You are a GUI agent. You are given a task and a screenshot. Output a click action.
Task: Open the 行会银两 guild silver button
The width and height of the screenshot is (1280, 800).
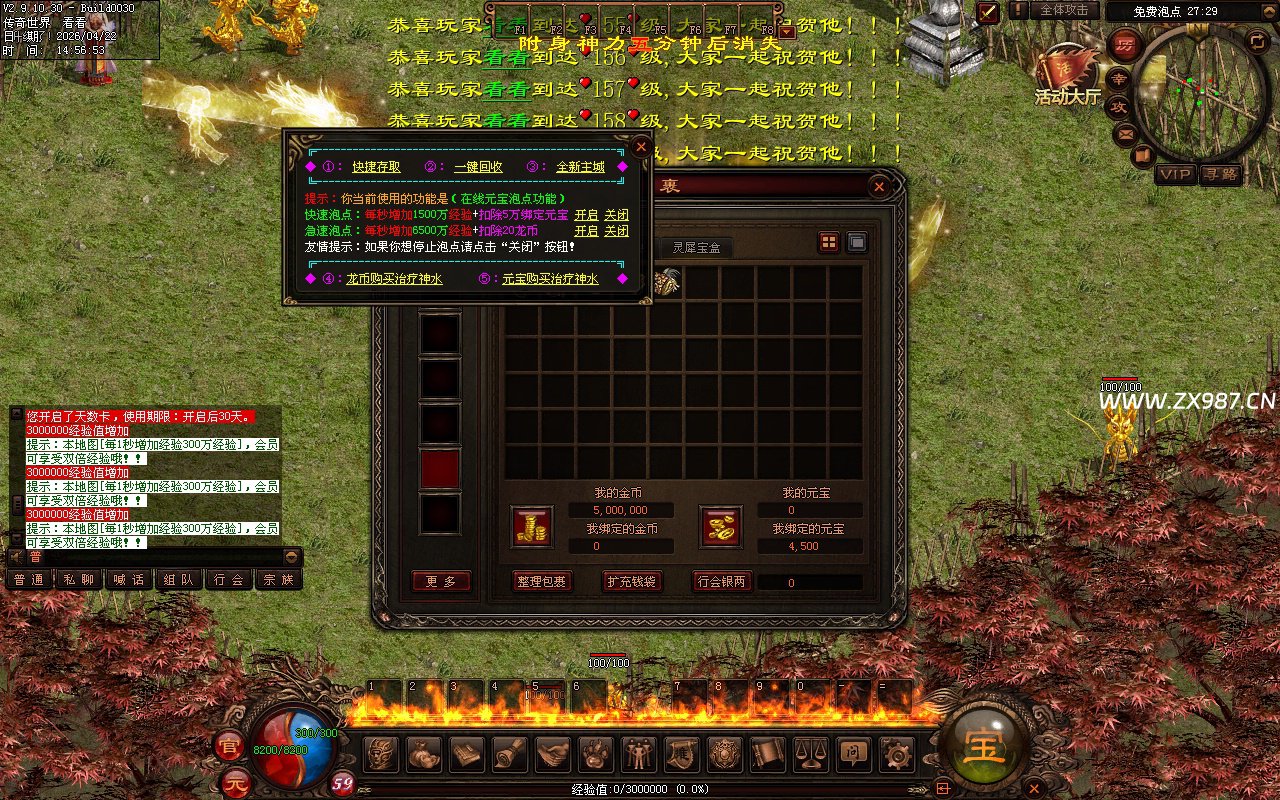(x=722, y=582)
